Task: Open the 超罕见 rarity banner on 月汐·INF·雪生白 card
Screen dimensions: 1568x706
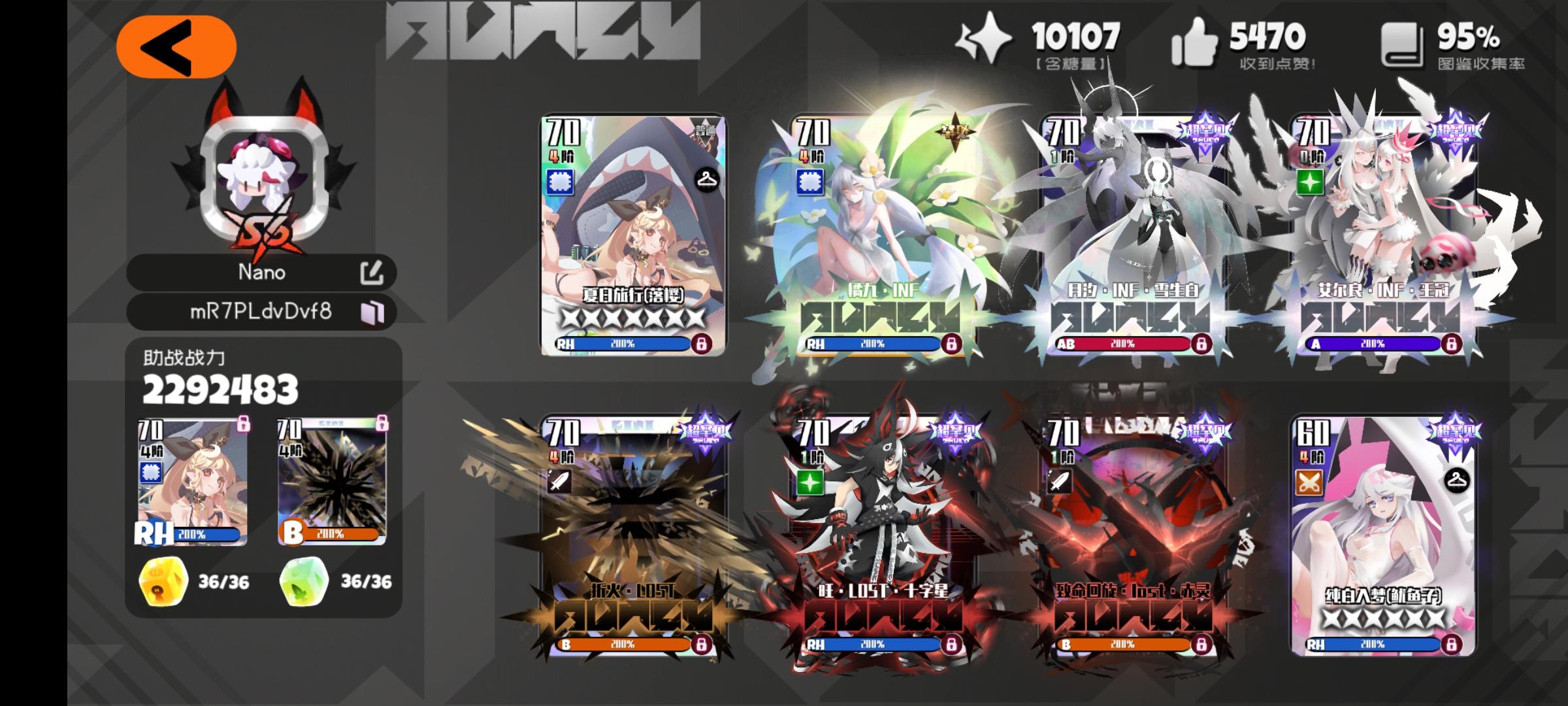Action: pos(1205,127)
